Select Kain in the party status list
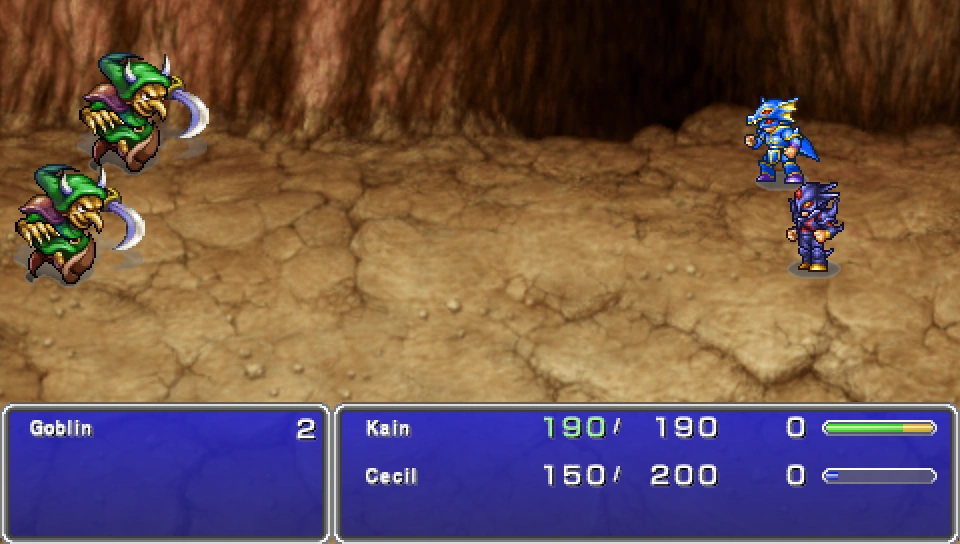960x544 pixels. 388,429
